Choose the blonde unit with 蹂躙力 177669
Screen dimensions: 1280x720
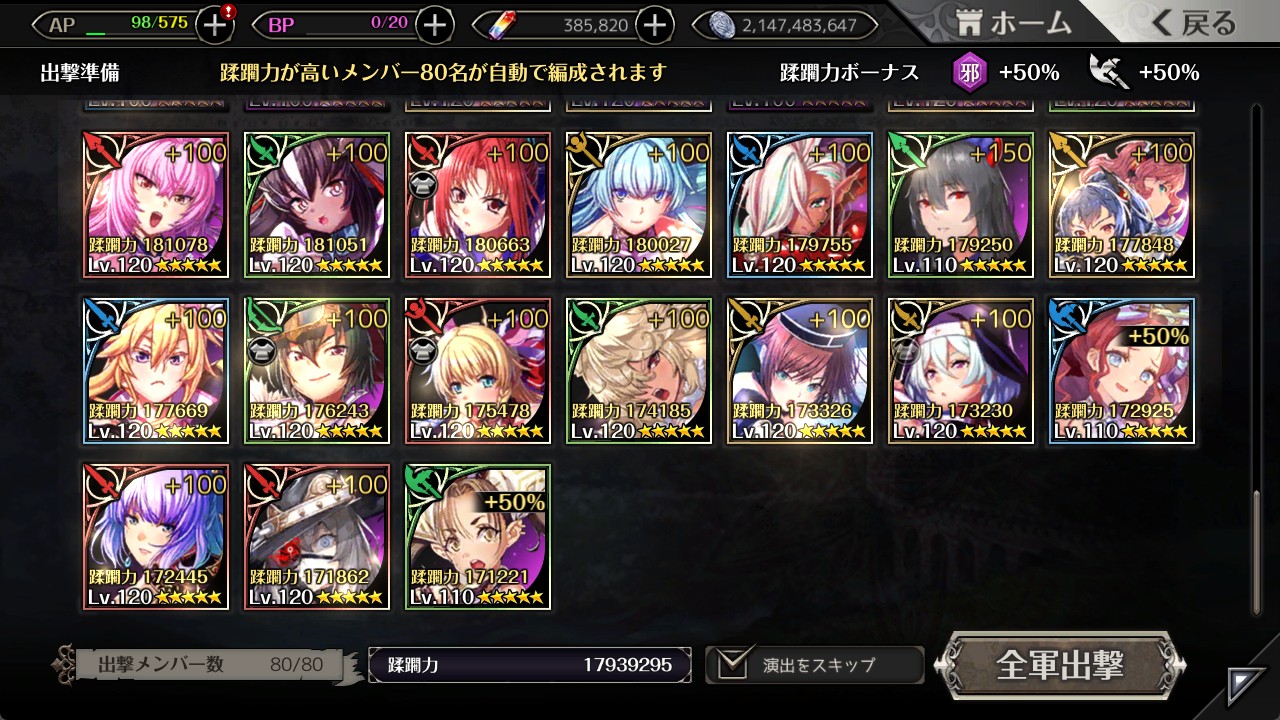point(157,371)
